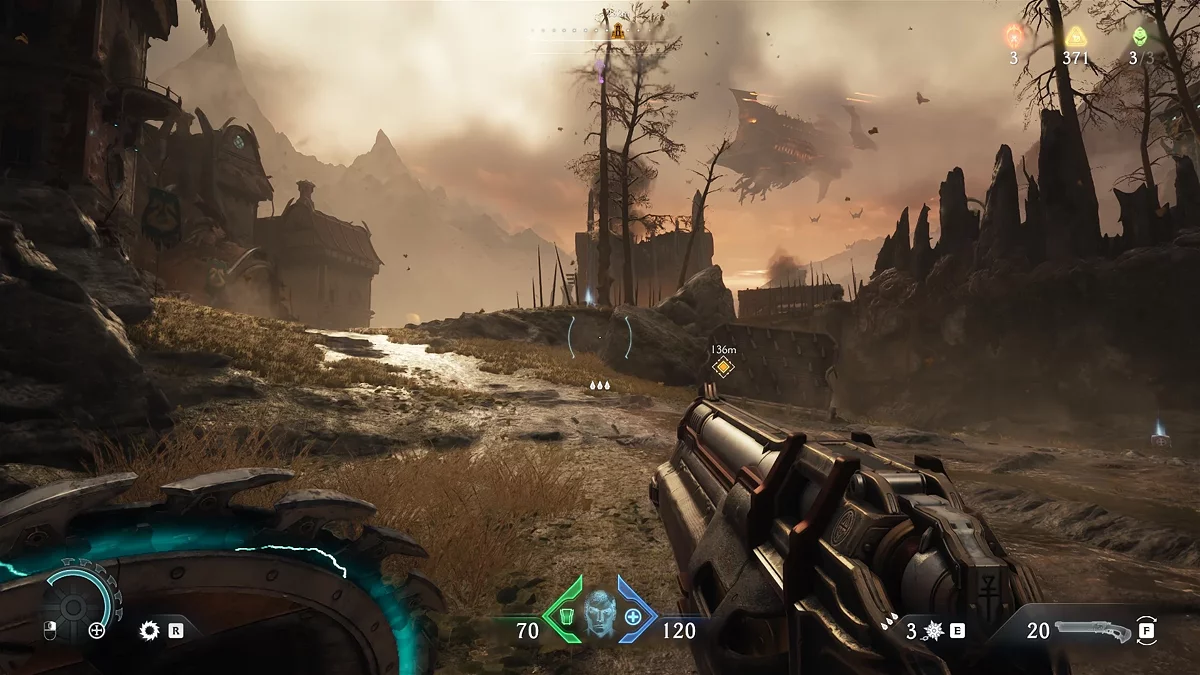This screenshot has height=675, width=1200.
Task: Activate the spiked flail melee icon
Action: 936,631
